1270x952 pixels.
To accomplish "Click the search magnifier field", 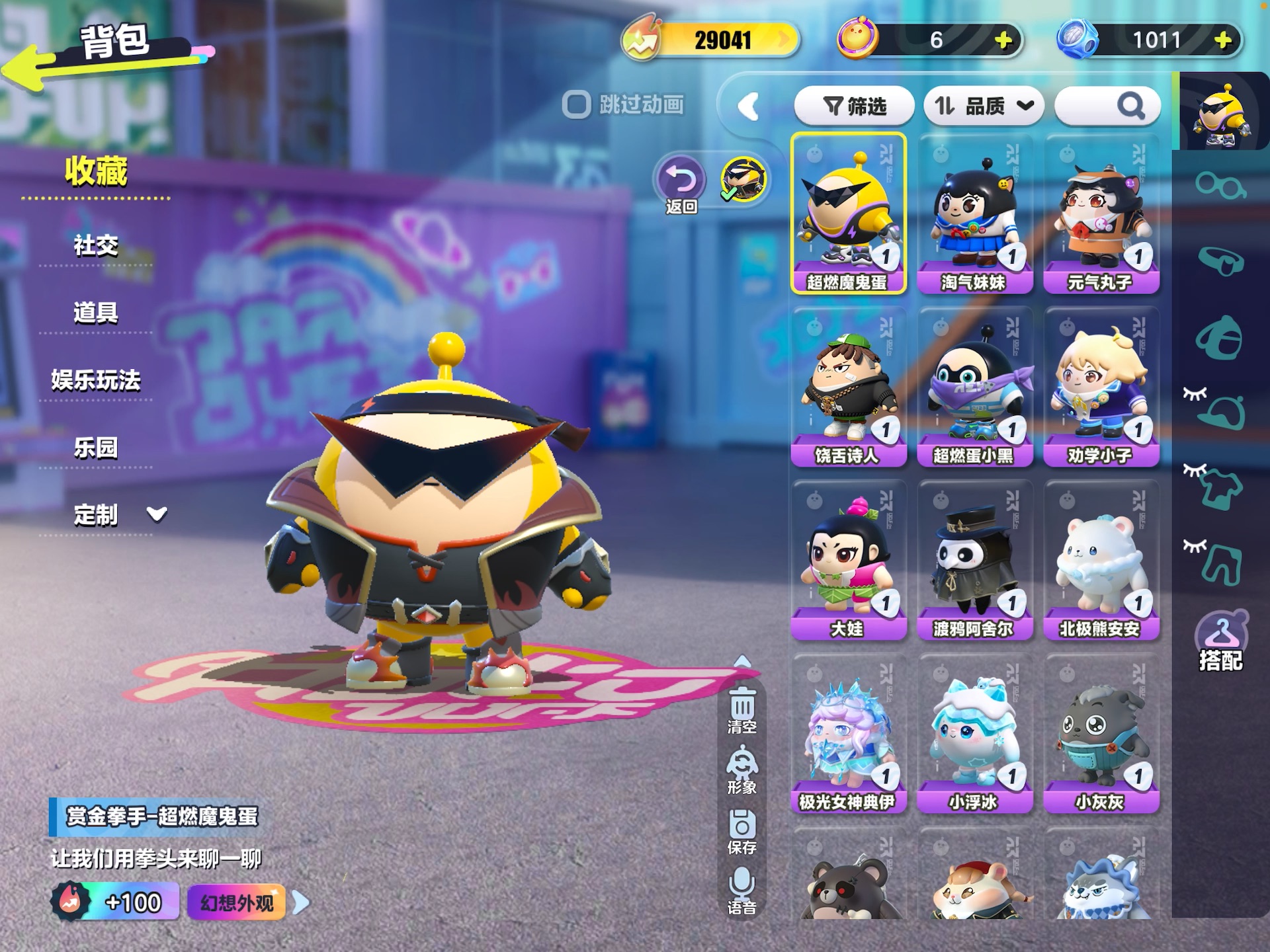I will (x=1107, y=106).
